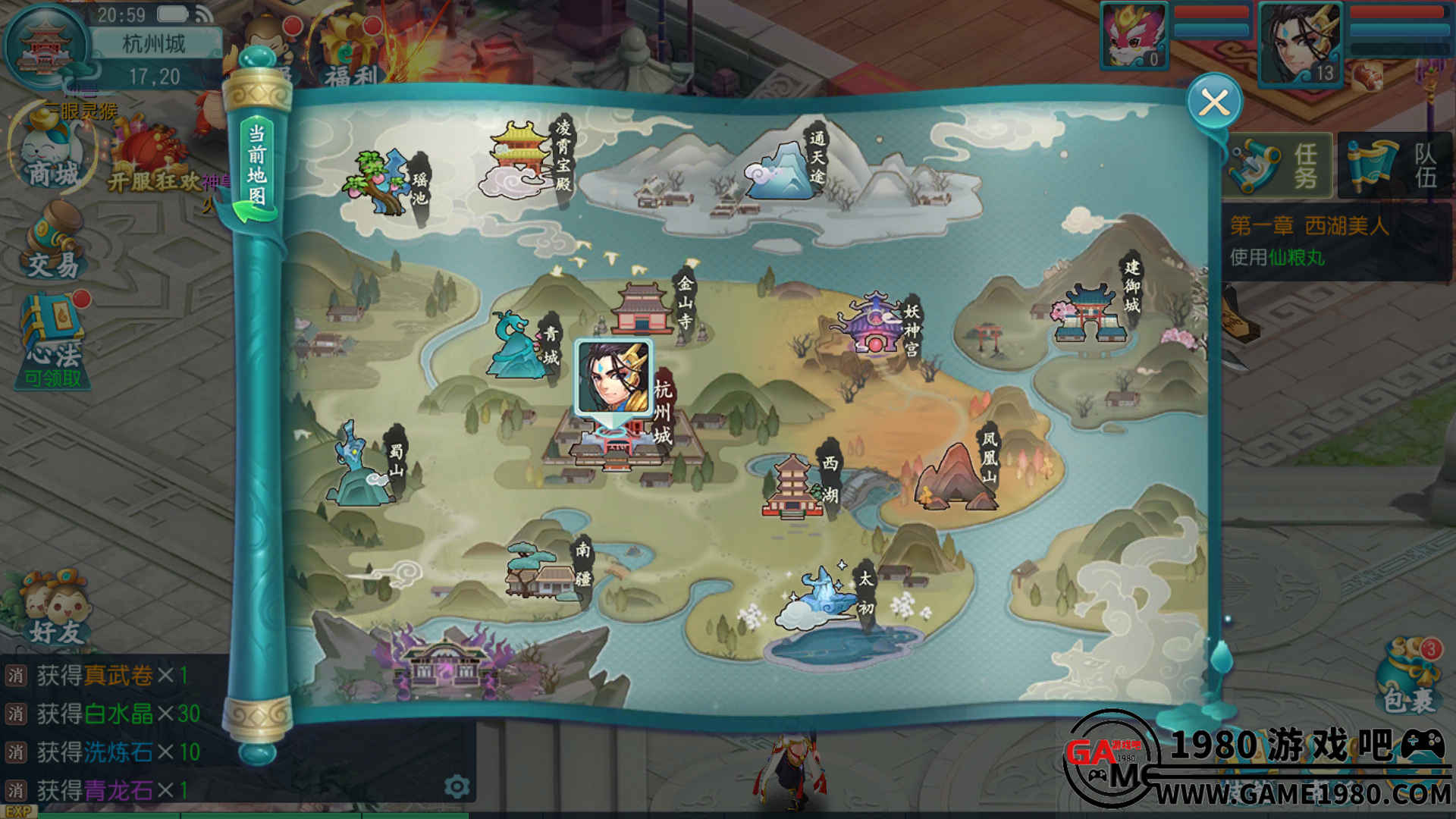Viewport: 1456px width, 819px height.
Task: Switch to the 当前地图 current map tab
Action: pyautogui.click(x=257, y=167)
